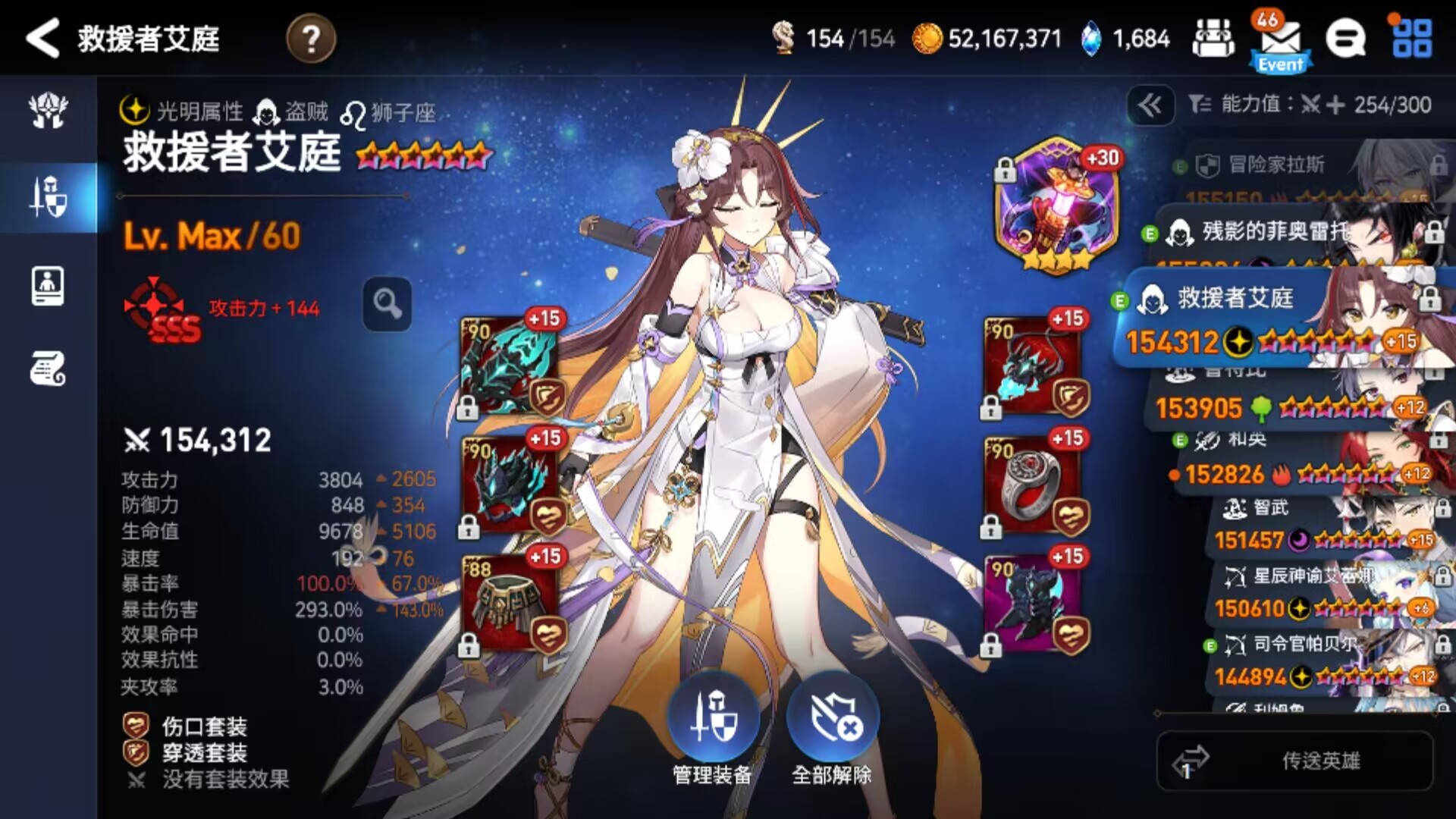Viewport: 1456px width, 819px height.
Task: Open the mailbox with Event badge
Action: 1280,42
